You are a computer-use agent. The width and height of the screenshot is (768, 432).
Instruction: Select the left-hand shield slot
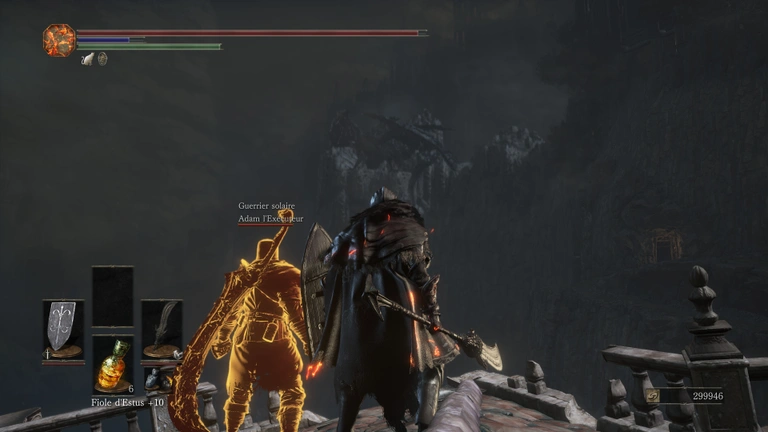coord(62,328)
